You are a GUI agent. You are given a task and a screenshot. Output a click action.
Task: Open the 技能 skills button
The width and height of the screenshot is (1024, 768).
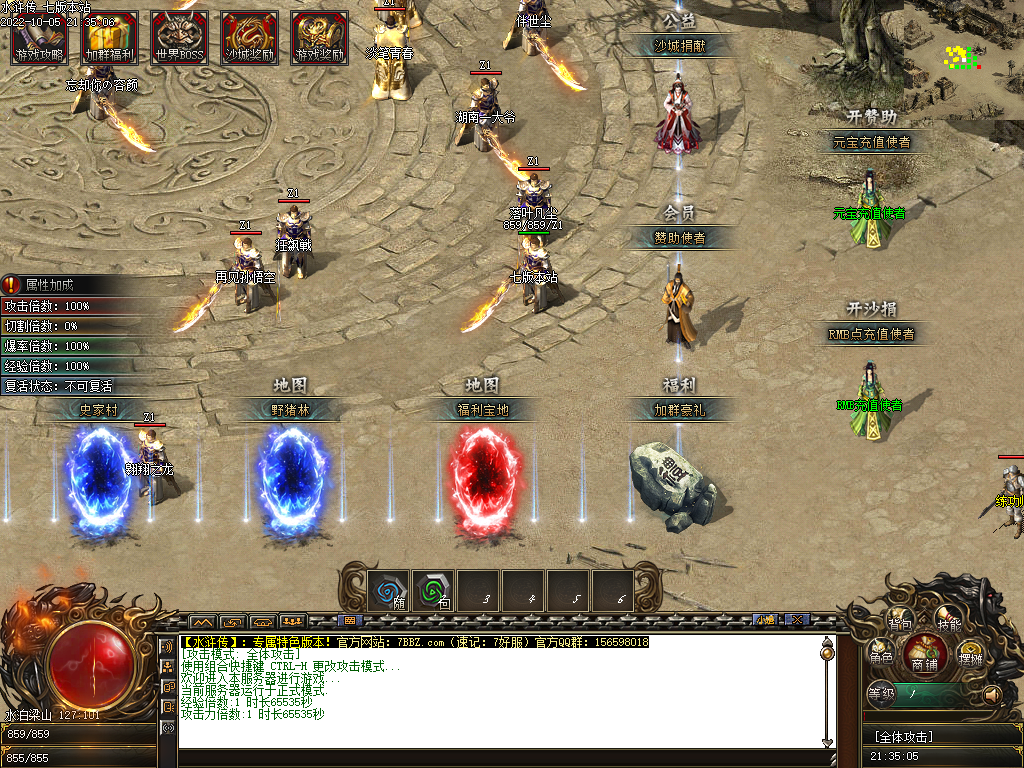coord(948,622)
